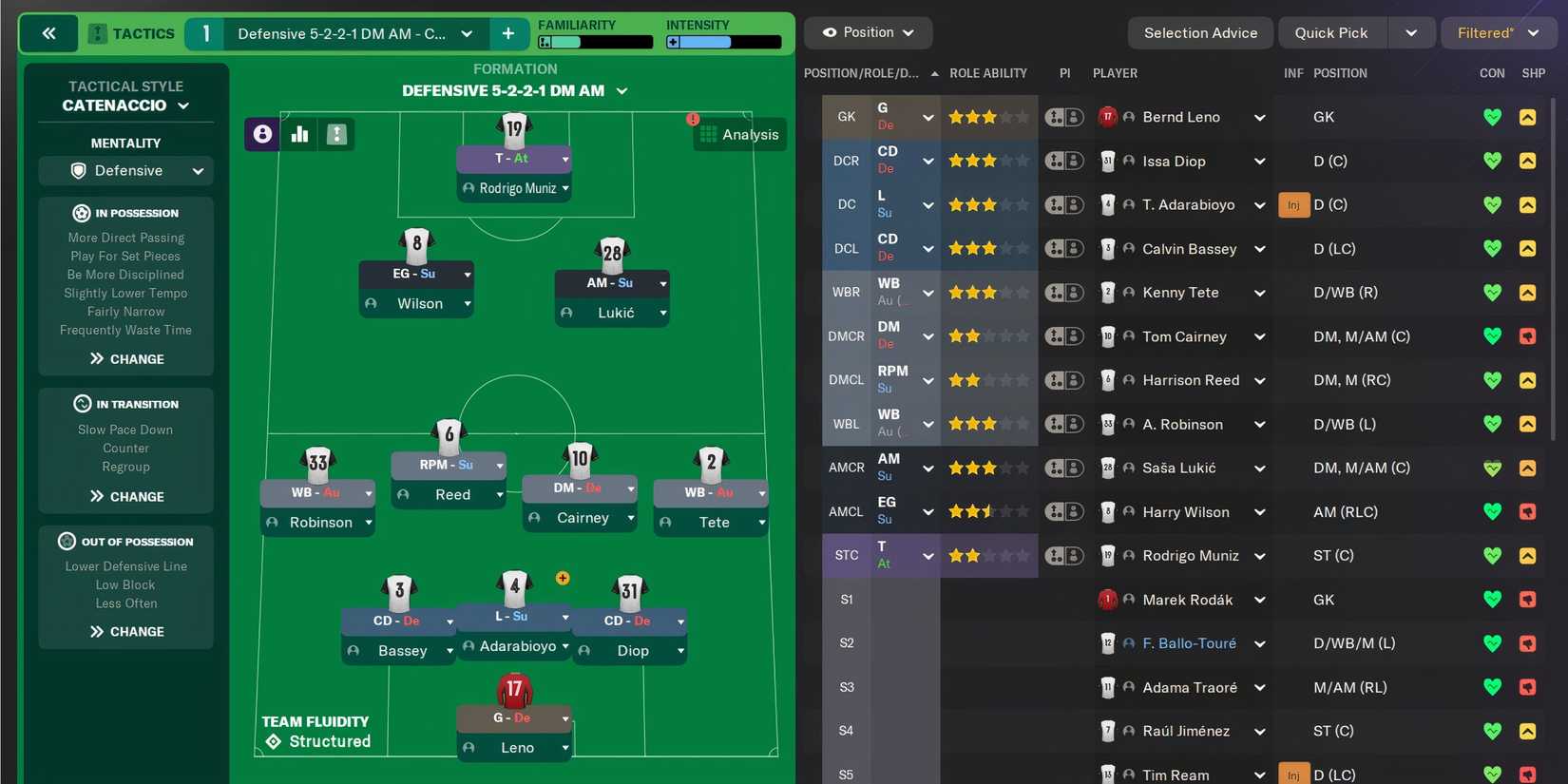Click the green condition heart for Rodrigo Muniz
The image size is (1568, 784).
pyautogui.click(x=1492, y=555)
